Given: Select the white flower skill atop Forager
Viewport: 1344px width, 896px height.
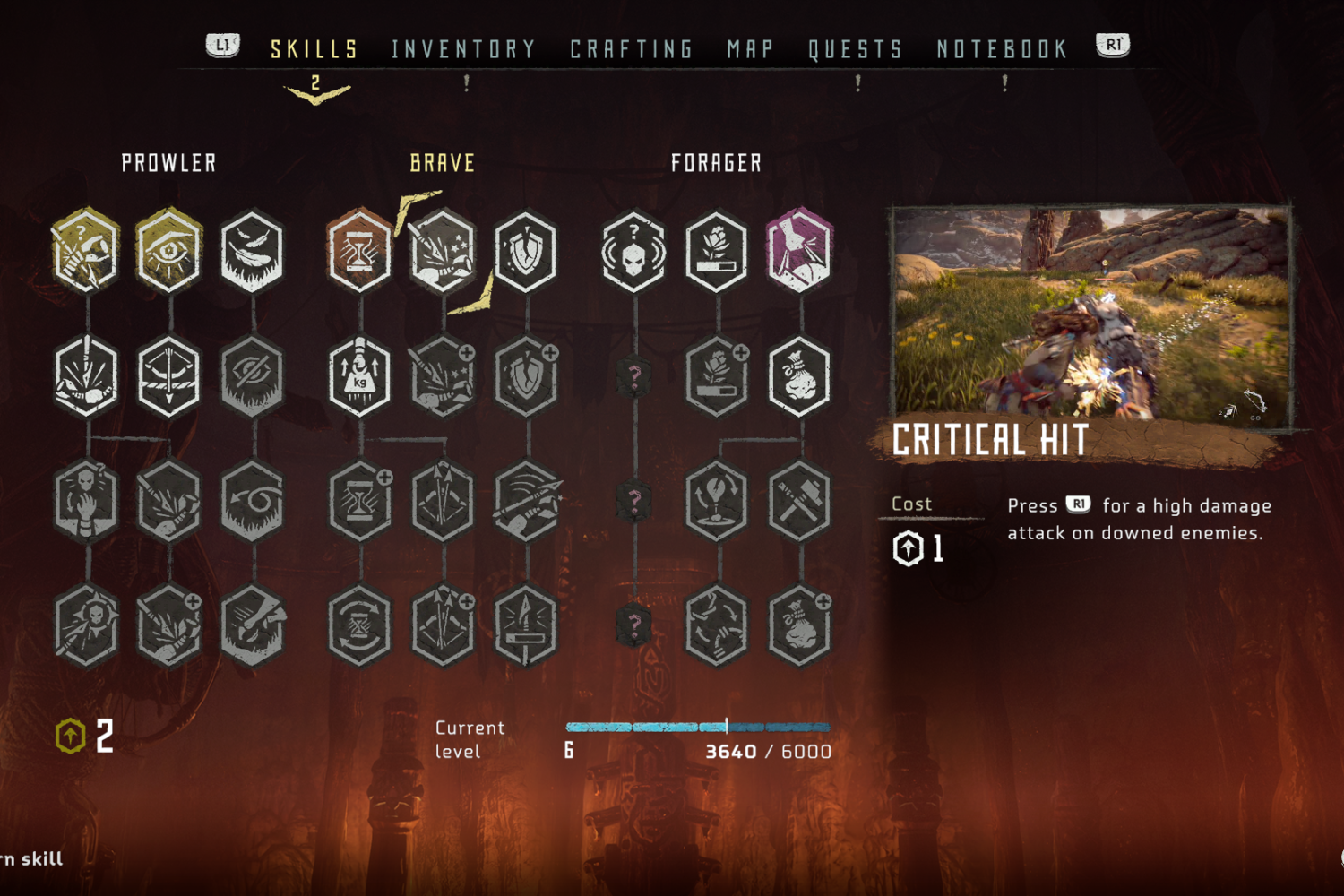Looking at the screenshot, I should tap(717, 252).
